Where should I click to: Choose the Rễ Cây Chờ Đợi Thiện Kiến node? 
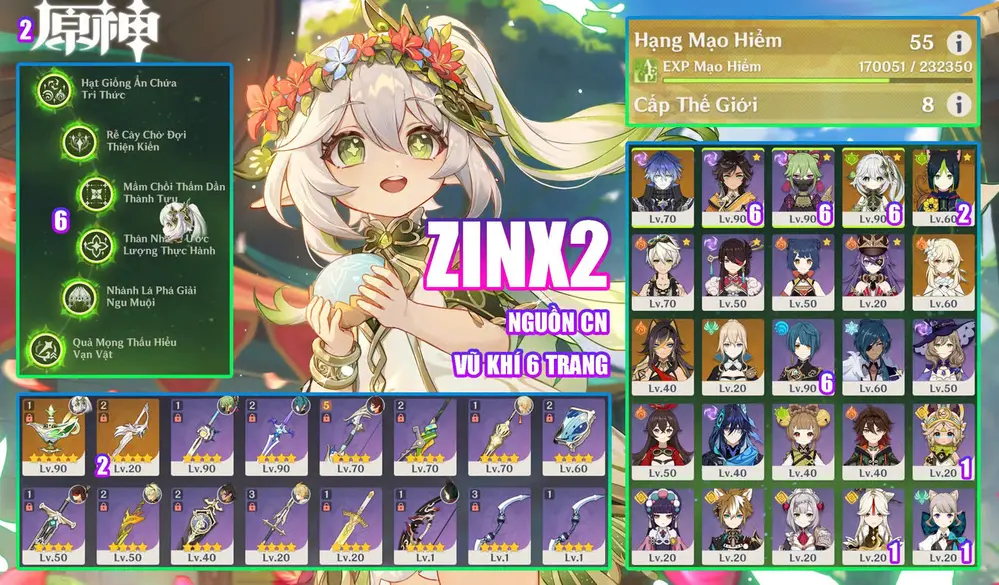pos(78,142)
